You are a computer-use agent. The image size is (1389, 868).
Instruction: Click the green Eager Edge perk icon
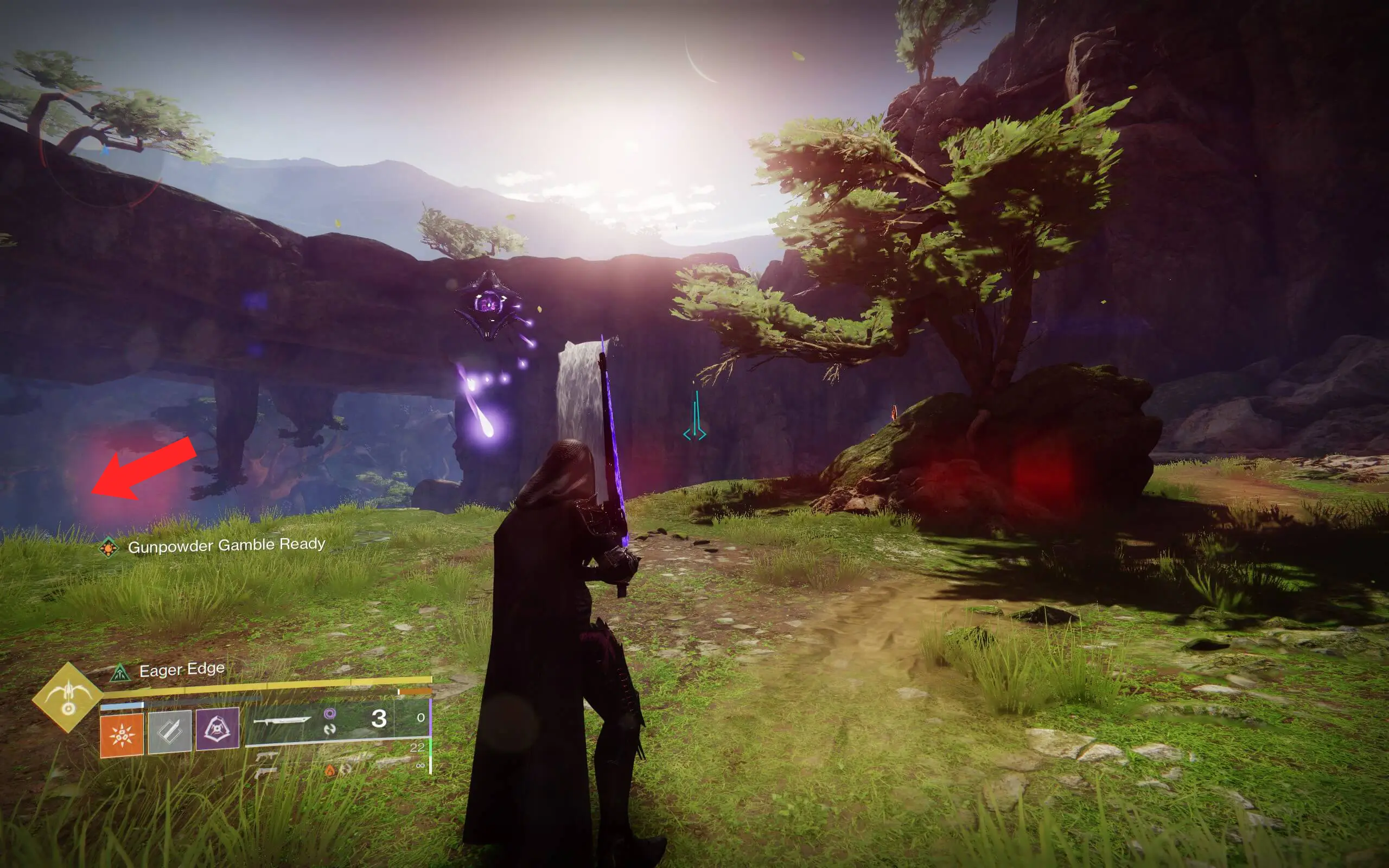(119, 673)
